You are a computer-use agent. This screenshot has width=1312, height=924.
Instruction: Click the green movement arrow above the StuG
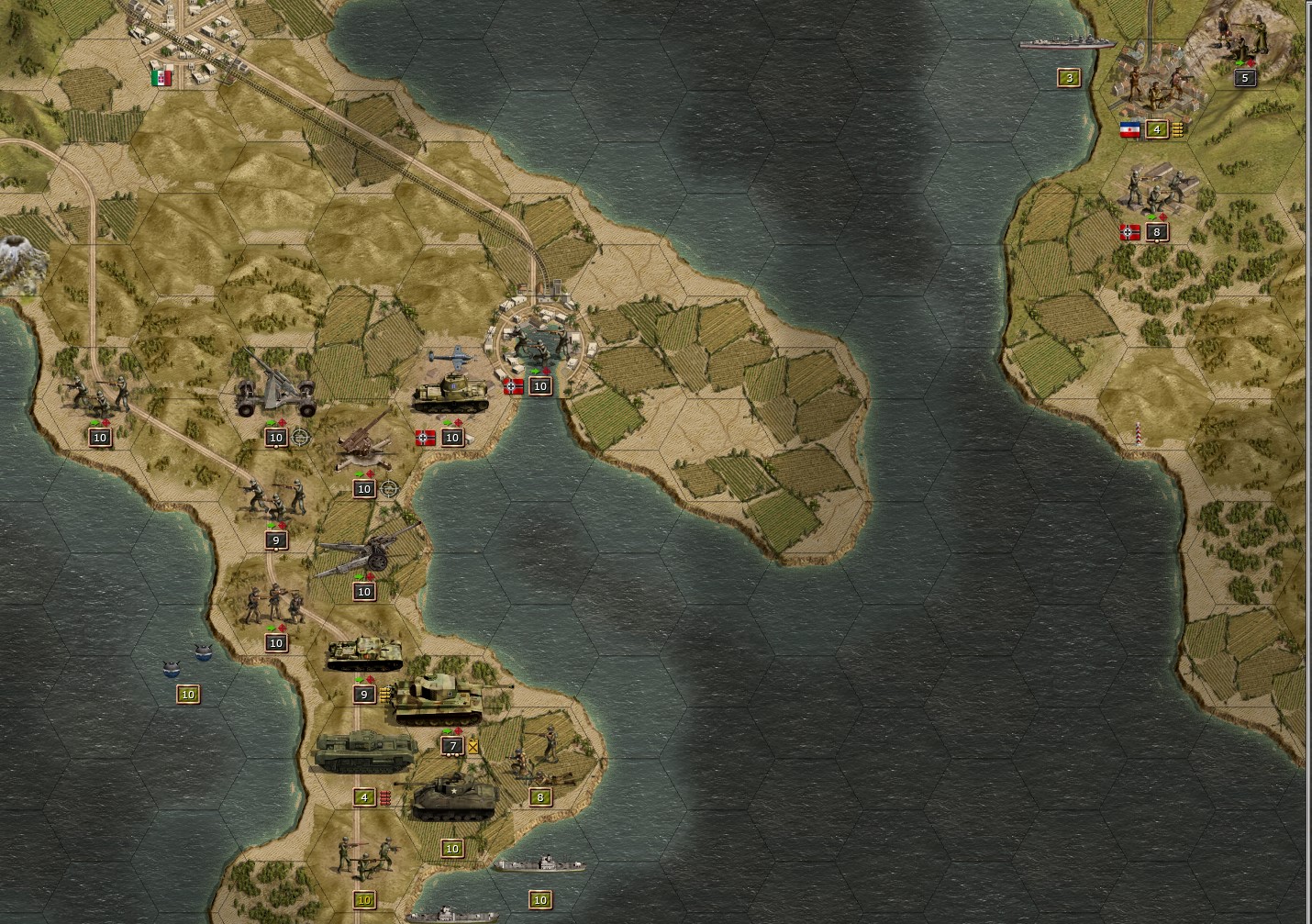point(359,680)
